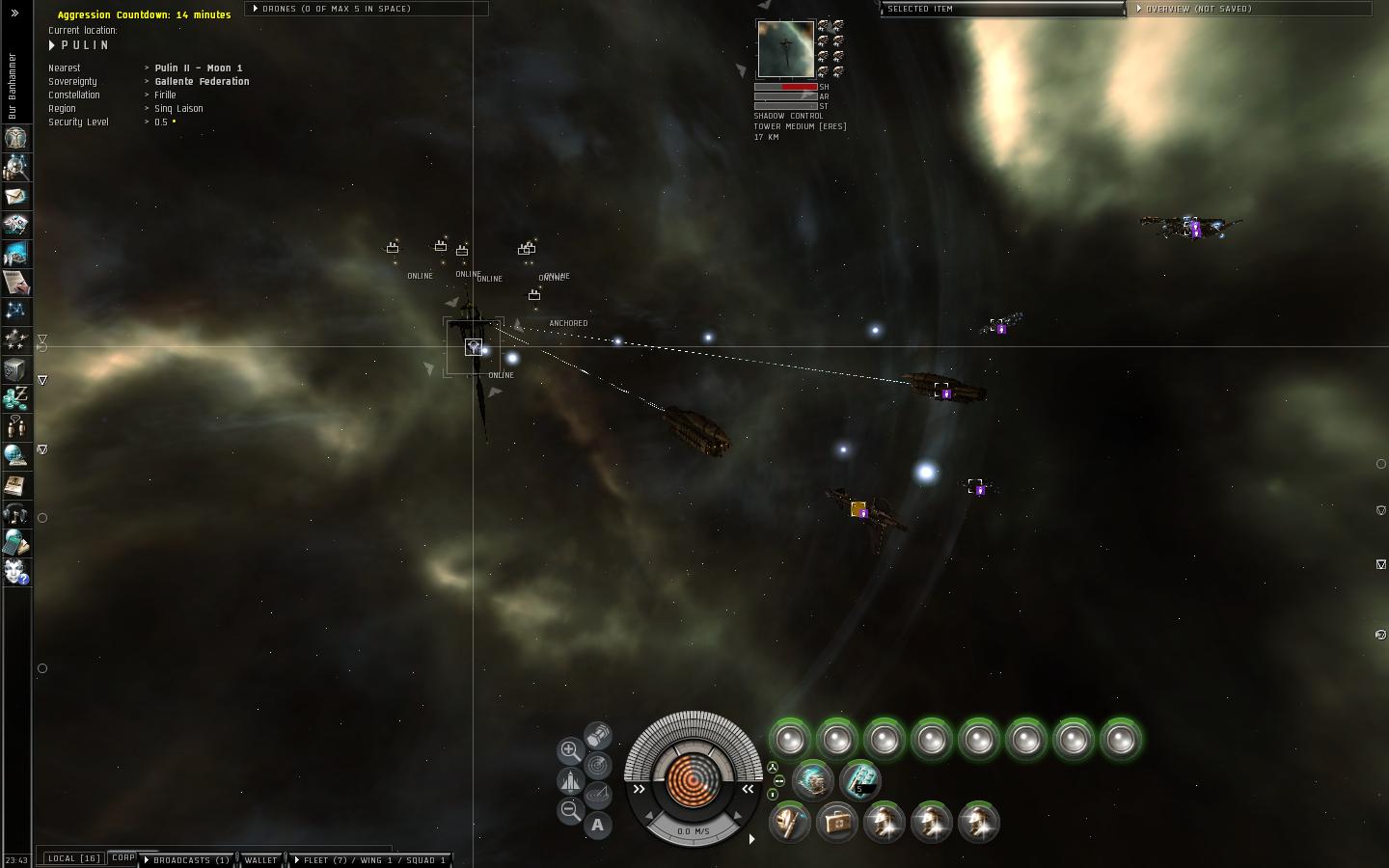Image resolution: width=1389 pixels, height=868 pixels.
Task: Expand the Broadcasts panel
Action: pyautogui.click(x=186, y=859)
